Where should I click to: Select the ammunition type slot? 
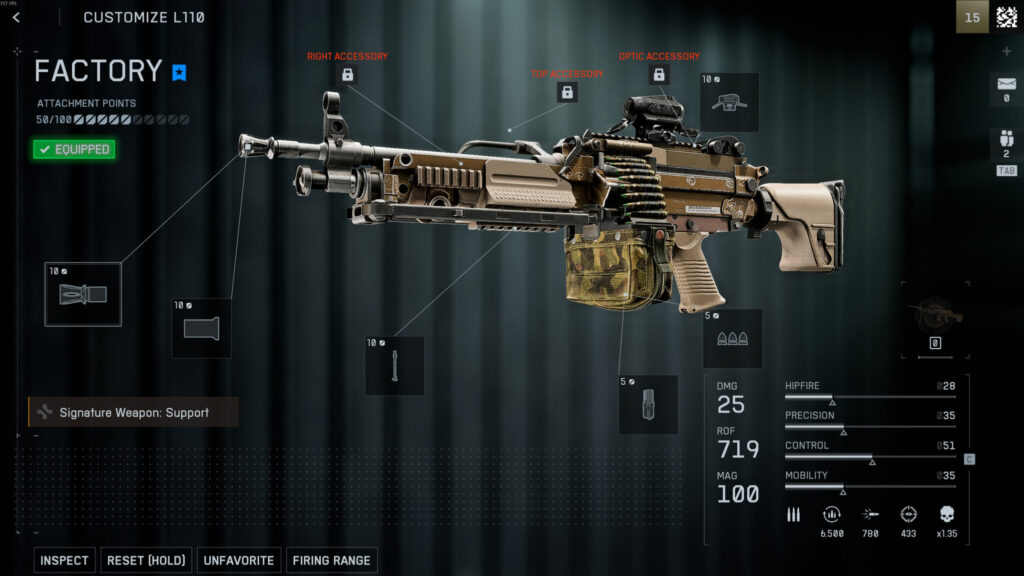732,338
